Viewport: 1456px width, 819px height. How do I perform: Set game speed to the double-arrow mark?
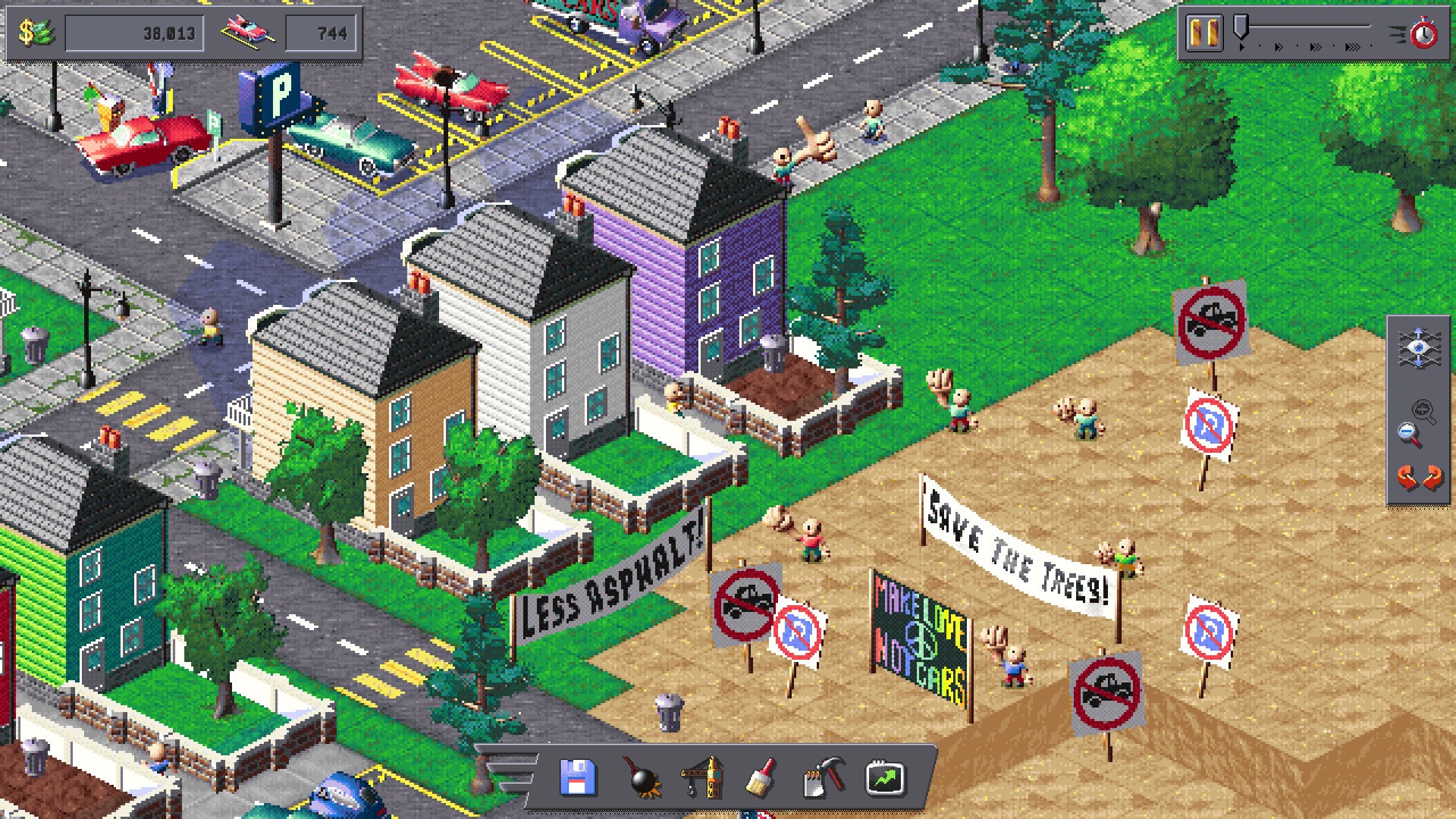1279,47
